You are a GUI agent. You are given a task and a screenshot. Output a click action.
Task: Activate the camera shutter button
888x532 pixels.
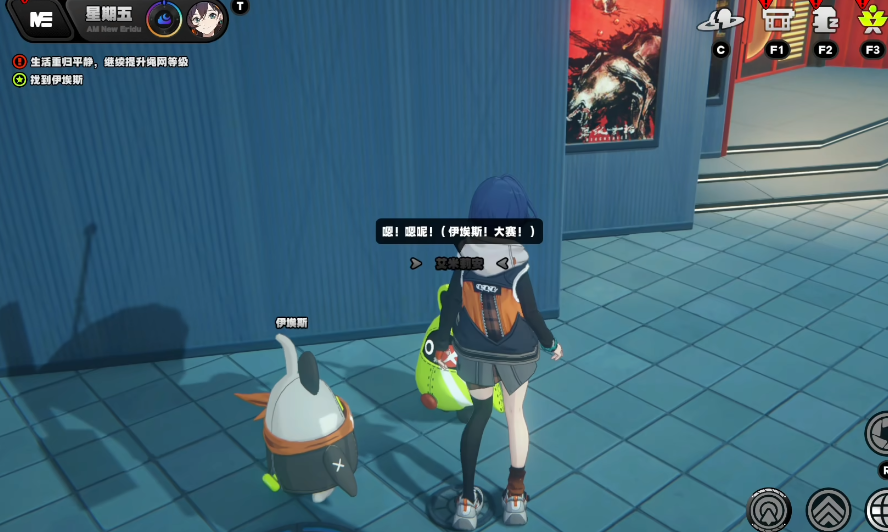pos(879,433)
